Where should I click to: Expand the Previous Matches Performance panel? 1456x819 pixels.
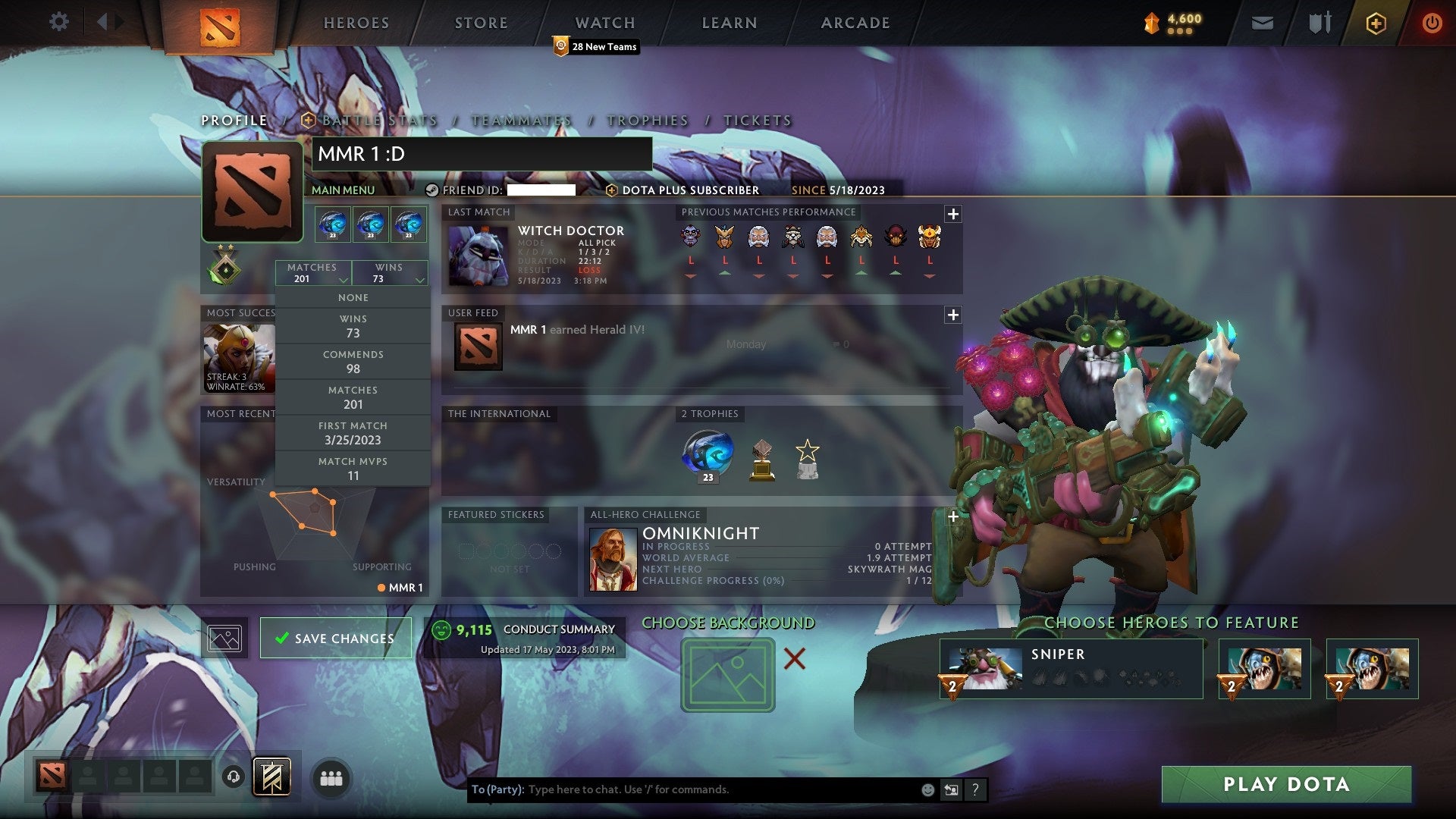coord(954,213)
